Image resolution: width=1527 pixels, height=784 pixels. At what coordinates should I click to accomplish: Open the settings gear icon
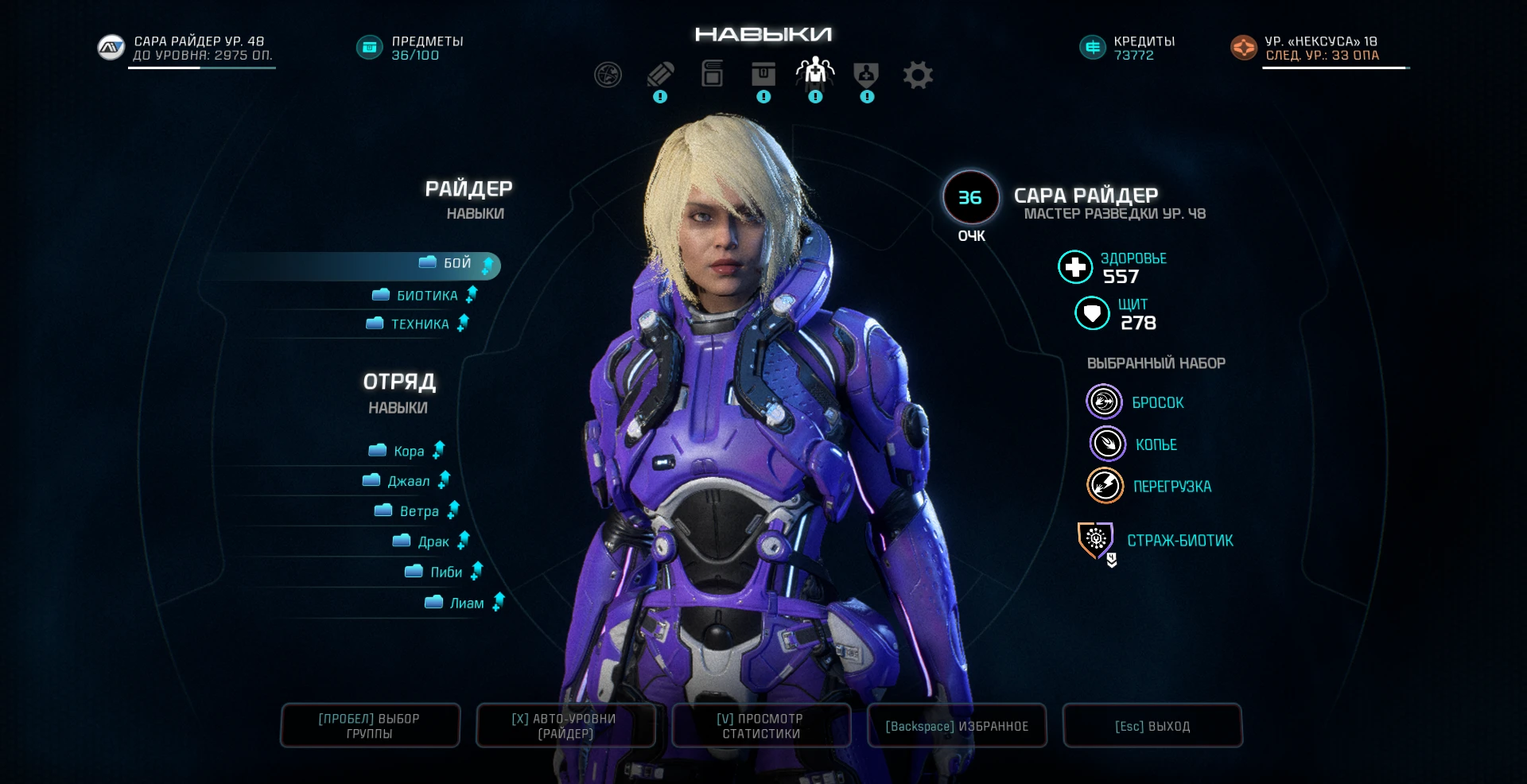tap(918, 74)
